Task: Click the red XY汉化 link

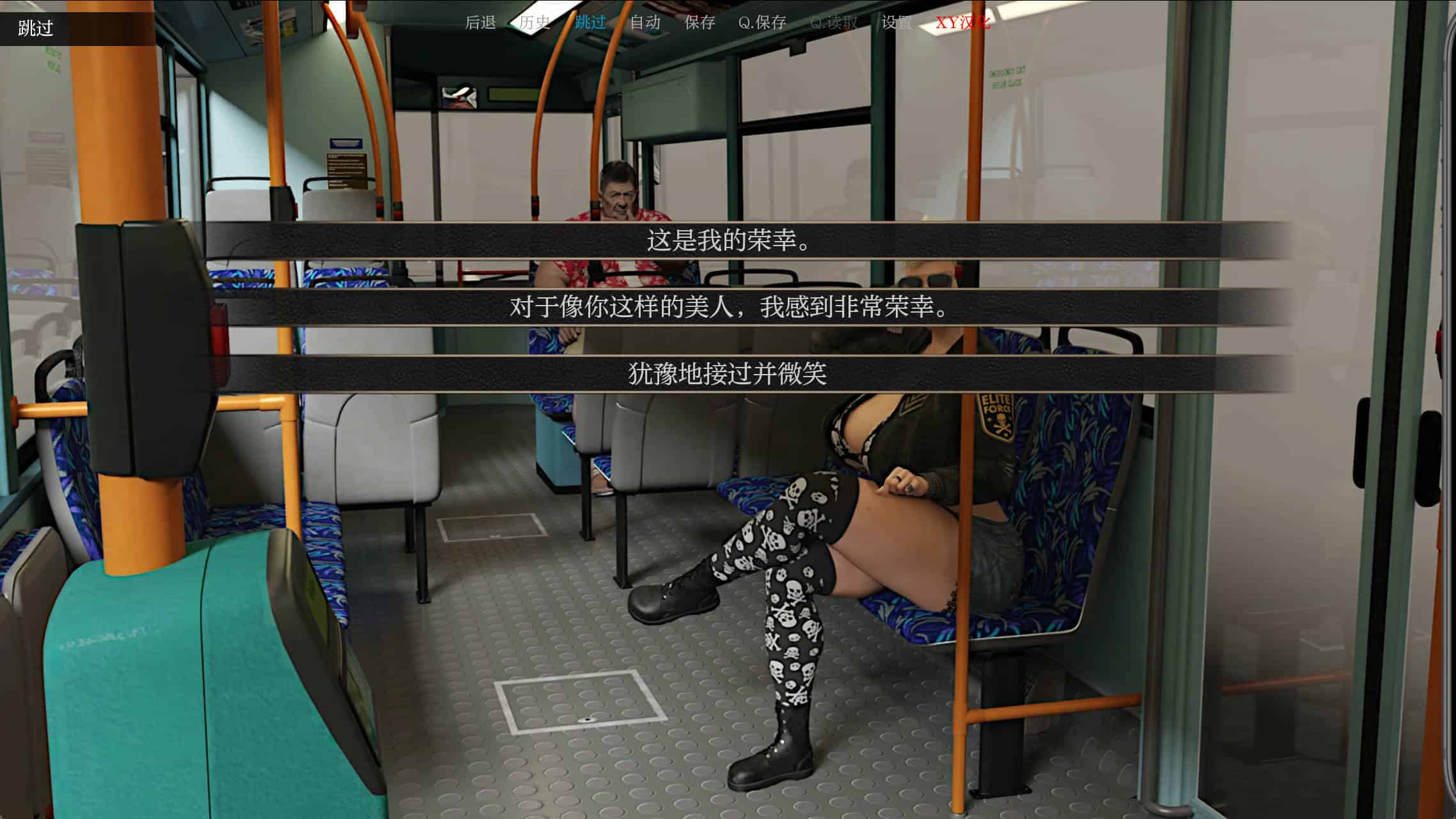Action: (963, 23)
